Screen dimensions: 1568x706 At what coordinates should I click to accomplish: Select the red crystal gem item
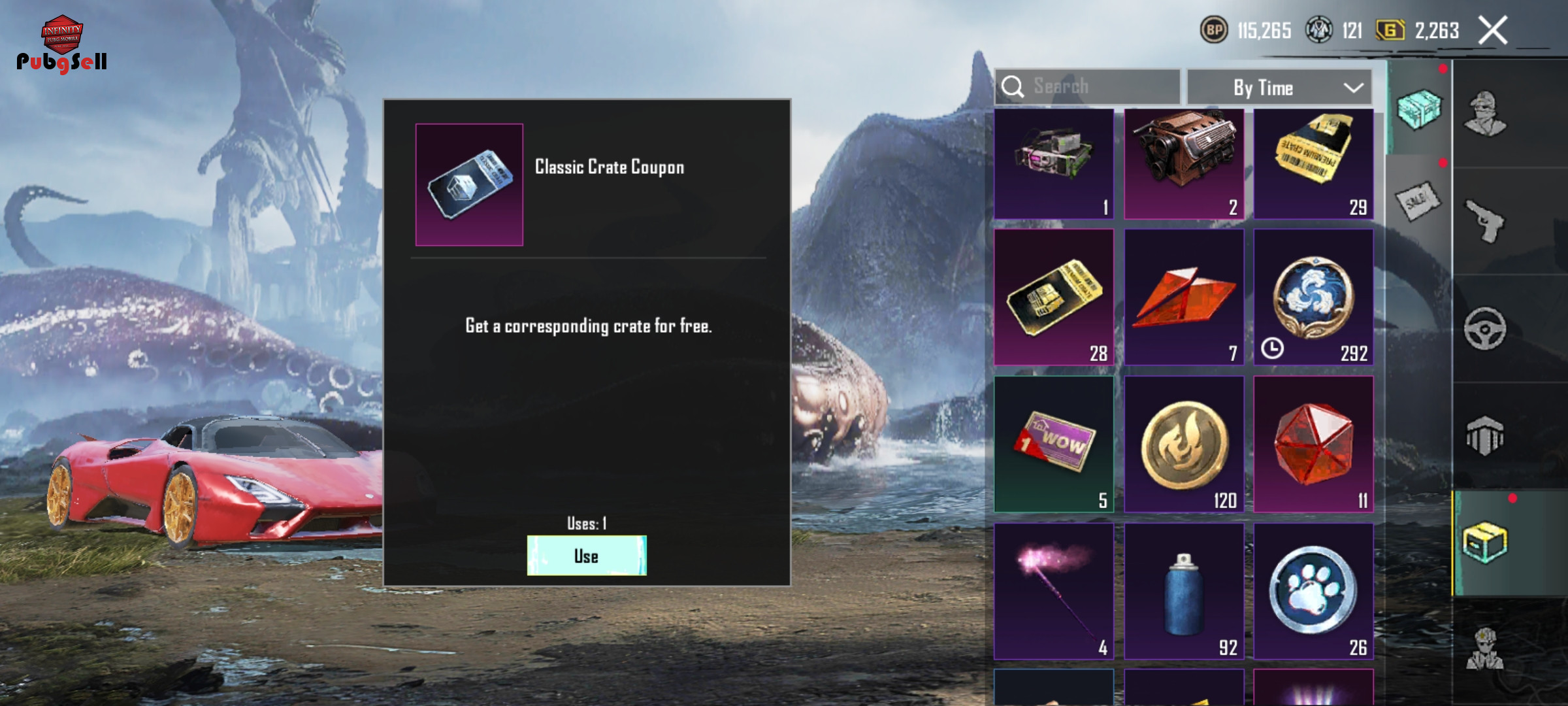1313,445
